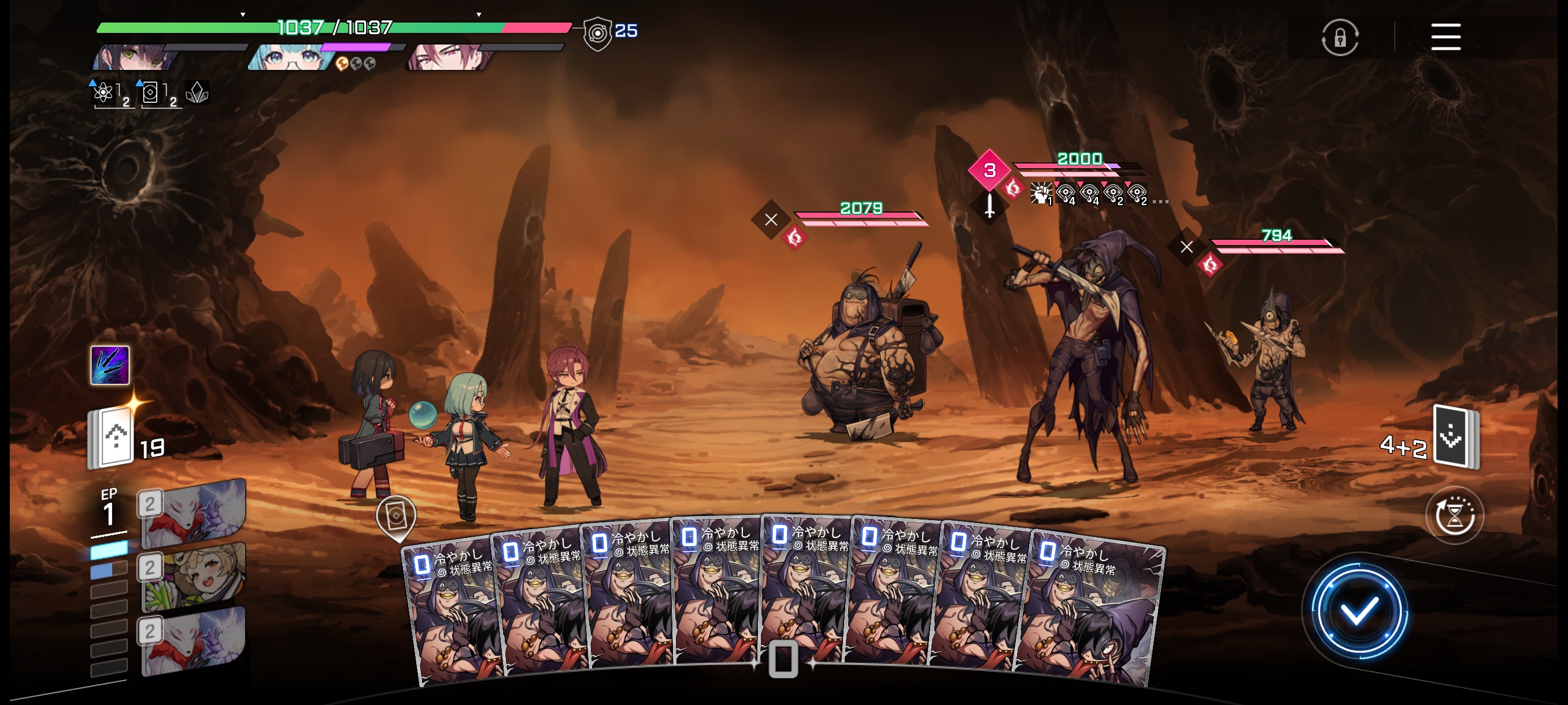Open the hamburger menu
The height and width of the screenshot is (705, 1568).
point(1445,37)
